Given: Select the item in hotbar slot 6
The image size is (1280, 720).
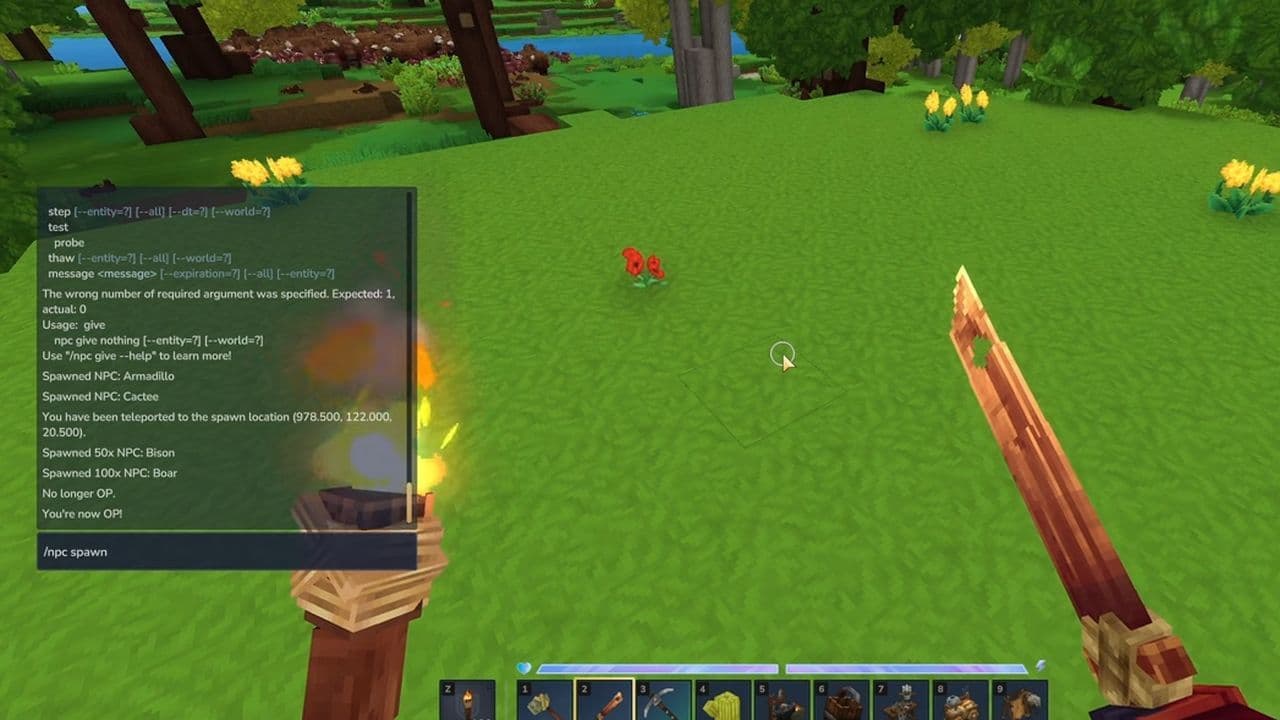Looking at the screenshot, I should pyautogui.click(x=841, y=700).
